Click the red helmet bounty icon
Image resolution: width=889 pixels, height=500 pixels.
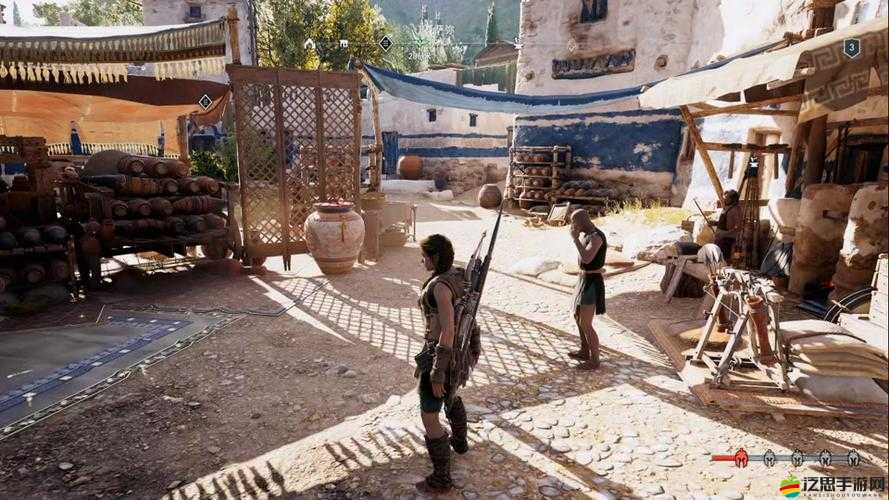[741, 459]
